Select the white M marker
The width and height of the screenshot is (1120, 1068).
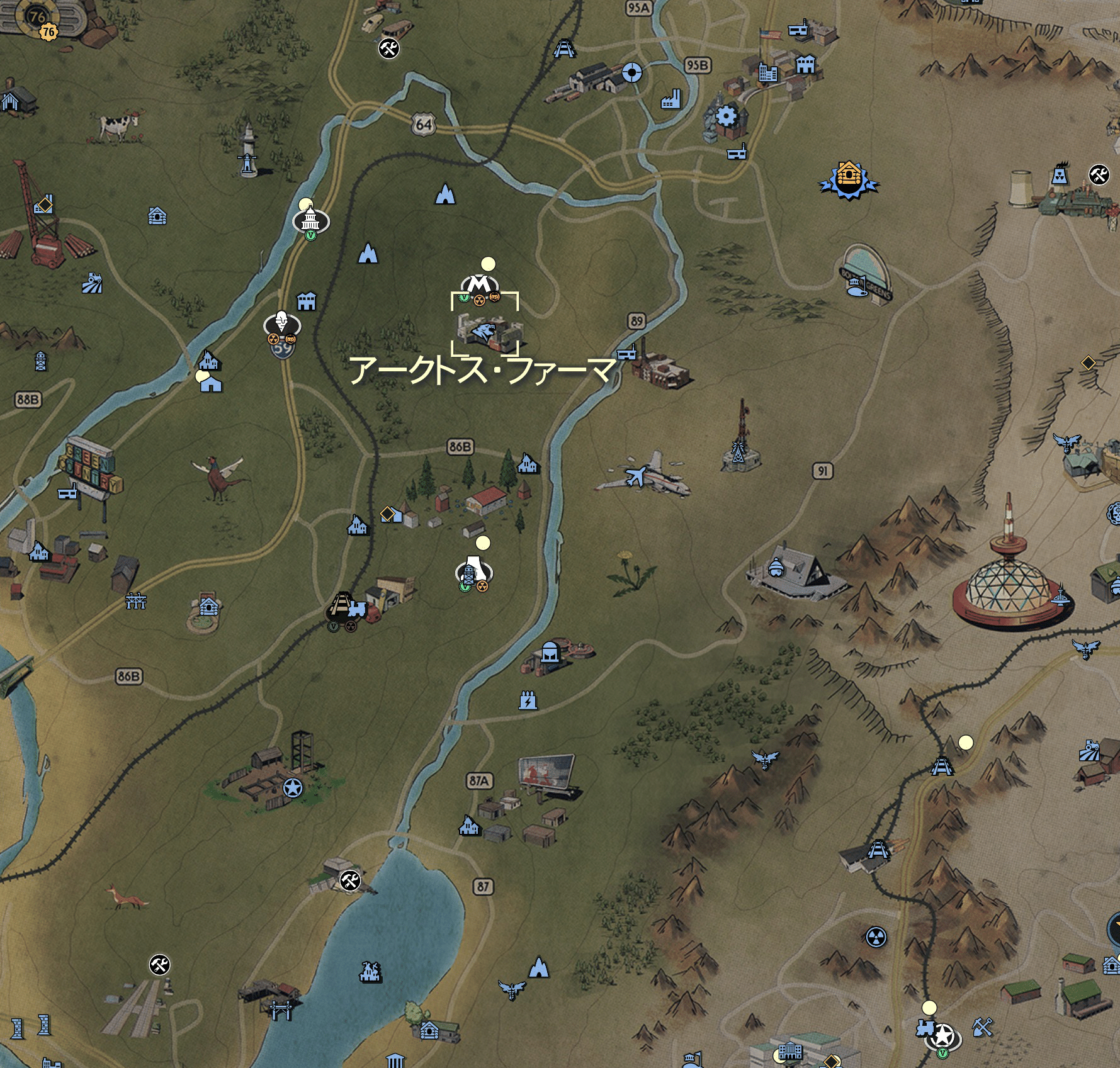481,283
